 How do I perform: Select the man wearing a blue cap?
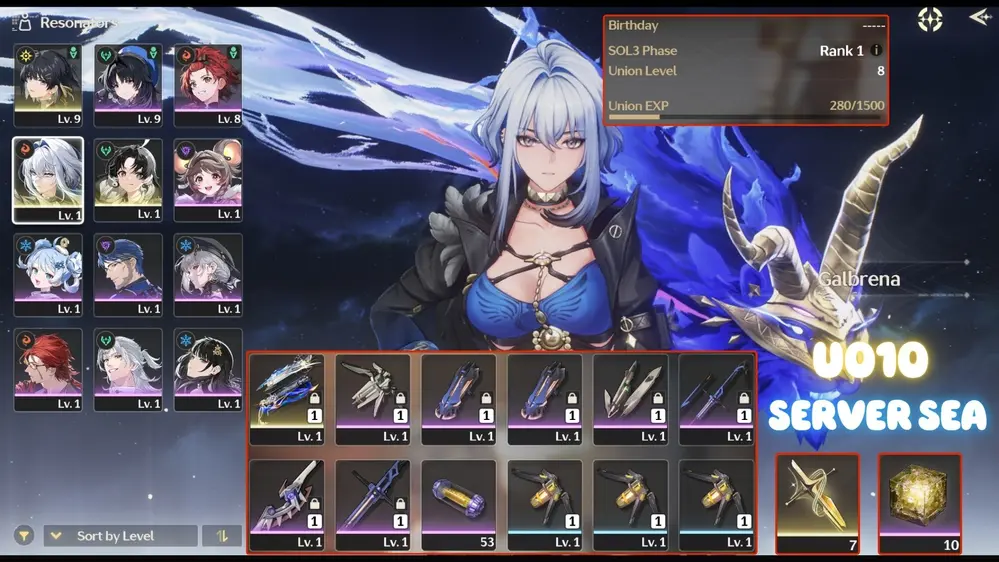tap(128, 274)
